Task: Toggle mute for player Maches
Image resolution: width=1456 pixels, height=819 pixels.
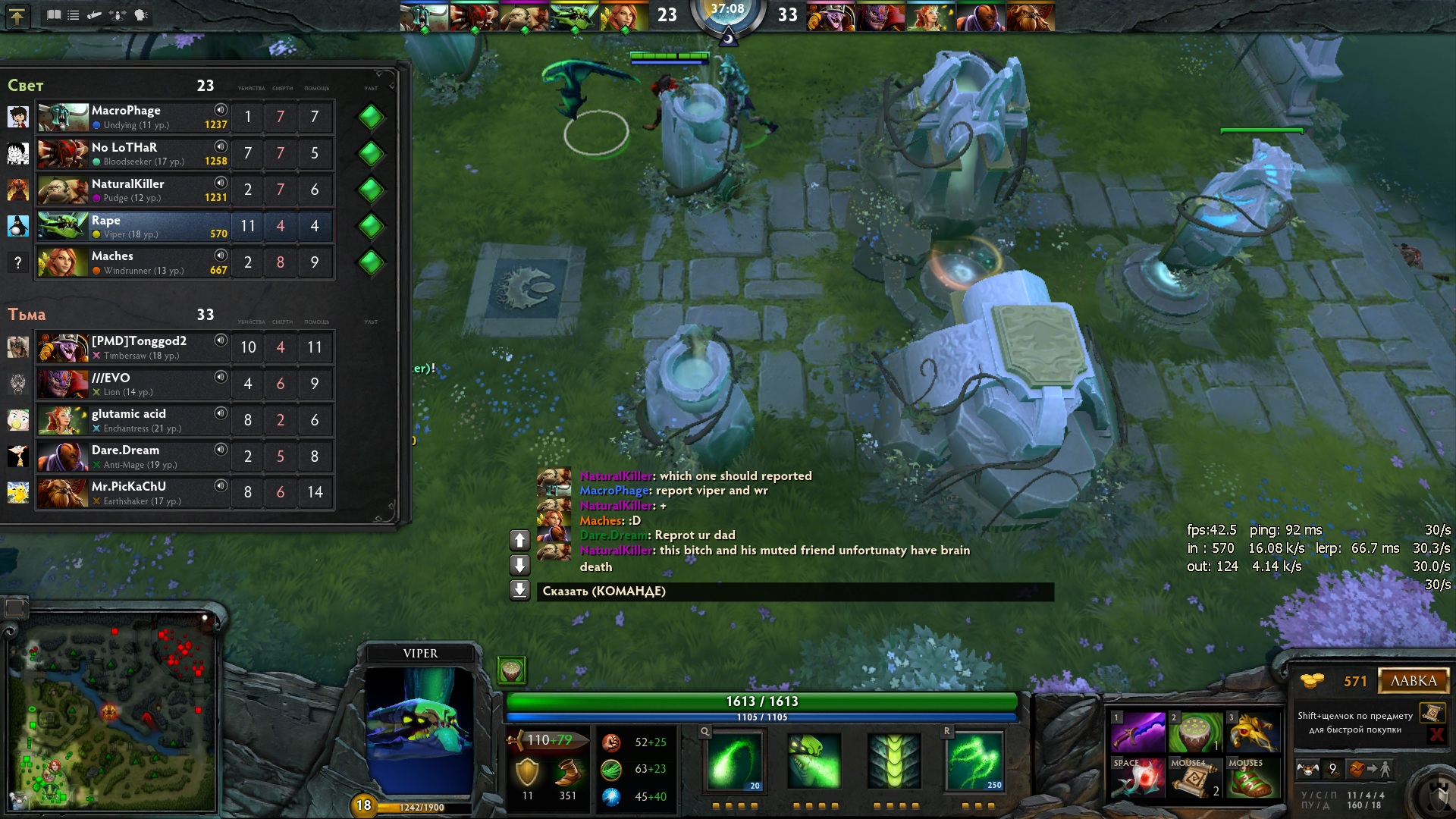Action: 221,256
